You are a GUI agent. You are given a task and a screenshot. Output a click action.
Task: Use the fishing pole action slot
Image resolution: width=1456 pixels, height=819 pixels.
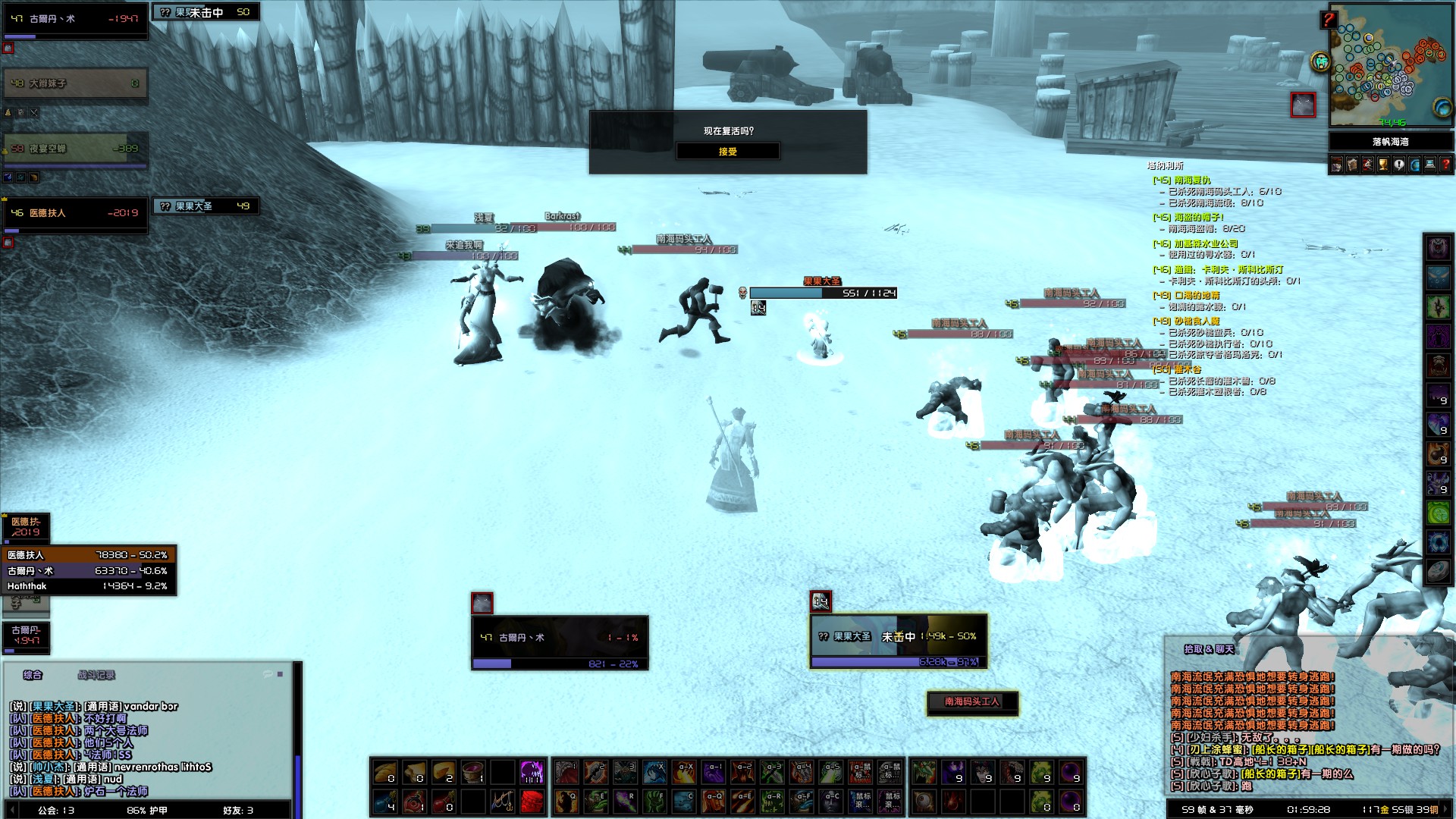tap(502, 801)
